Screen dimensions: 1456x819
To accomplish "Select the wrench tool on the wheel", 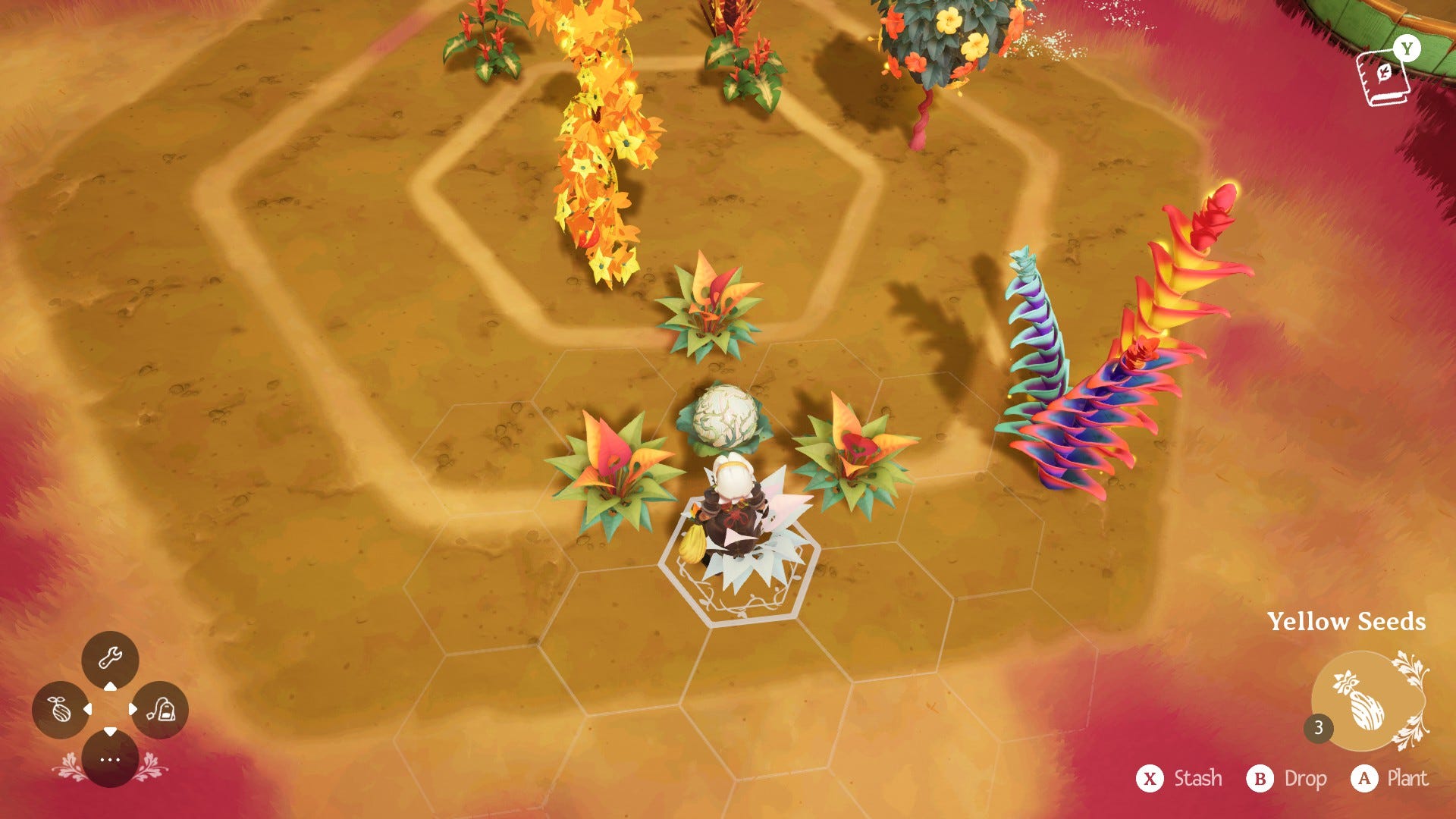I will [110, 657].
